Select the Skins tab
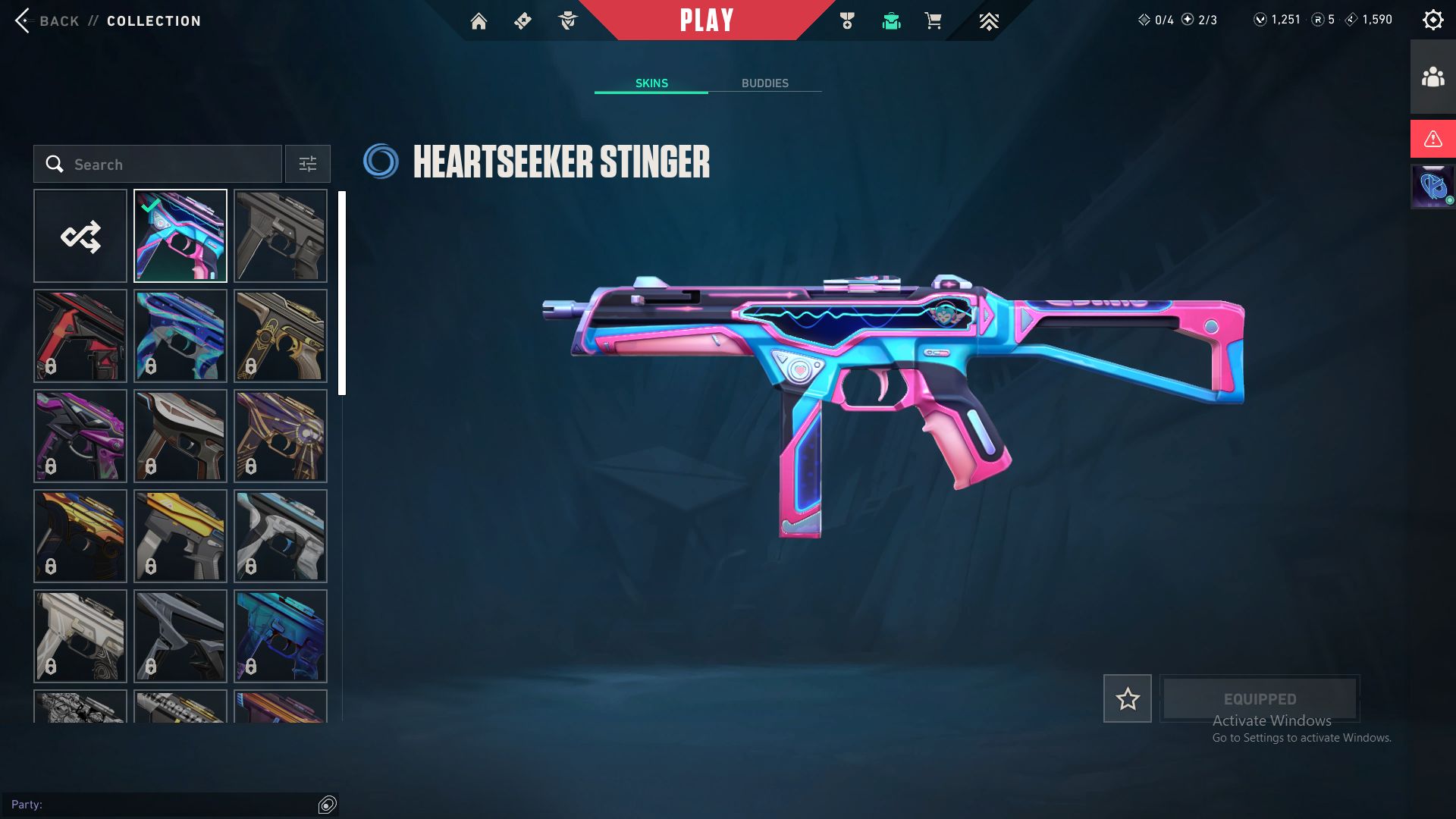This screenshot has width=1456, height=819. (651, 83)
